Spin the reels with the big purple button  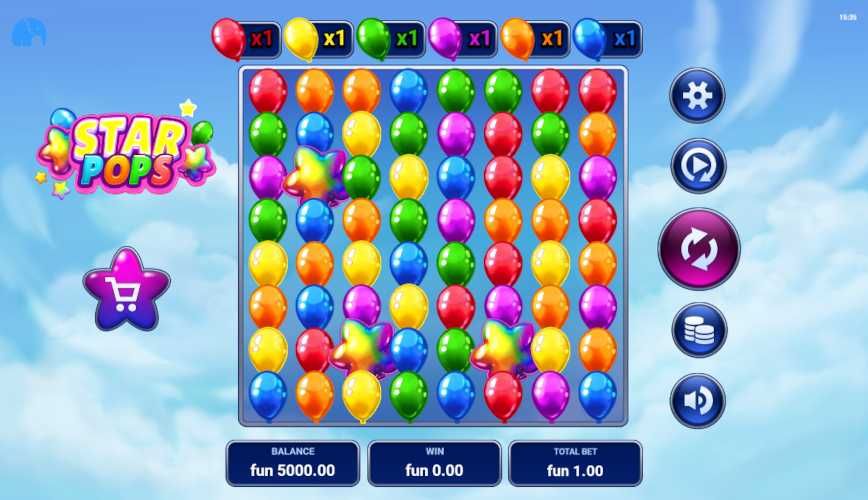[x=699, y=249]
